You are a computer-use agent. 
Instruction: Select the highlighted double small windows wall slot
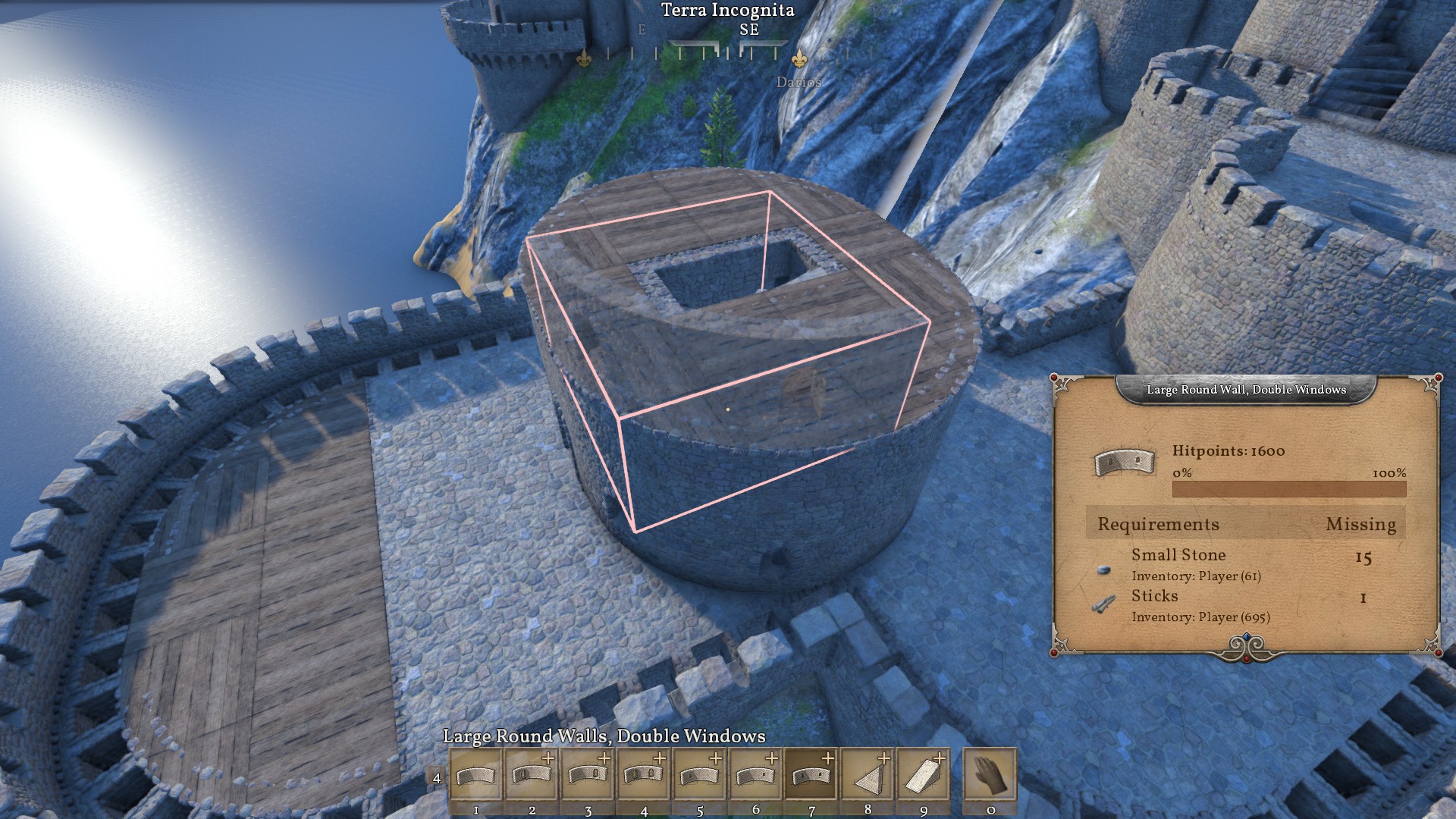[x=811, y=774]
